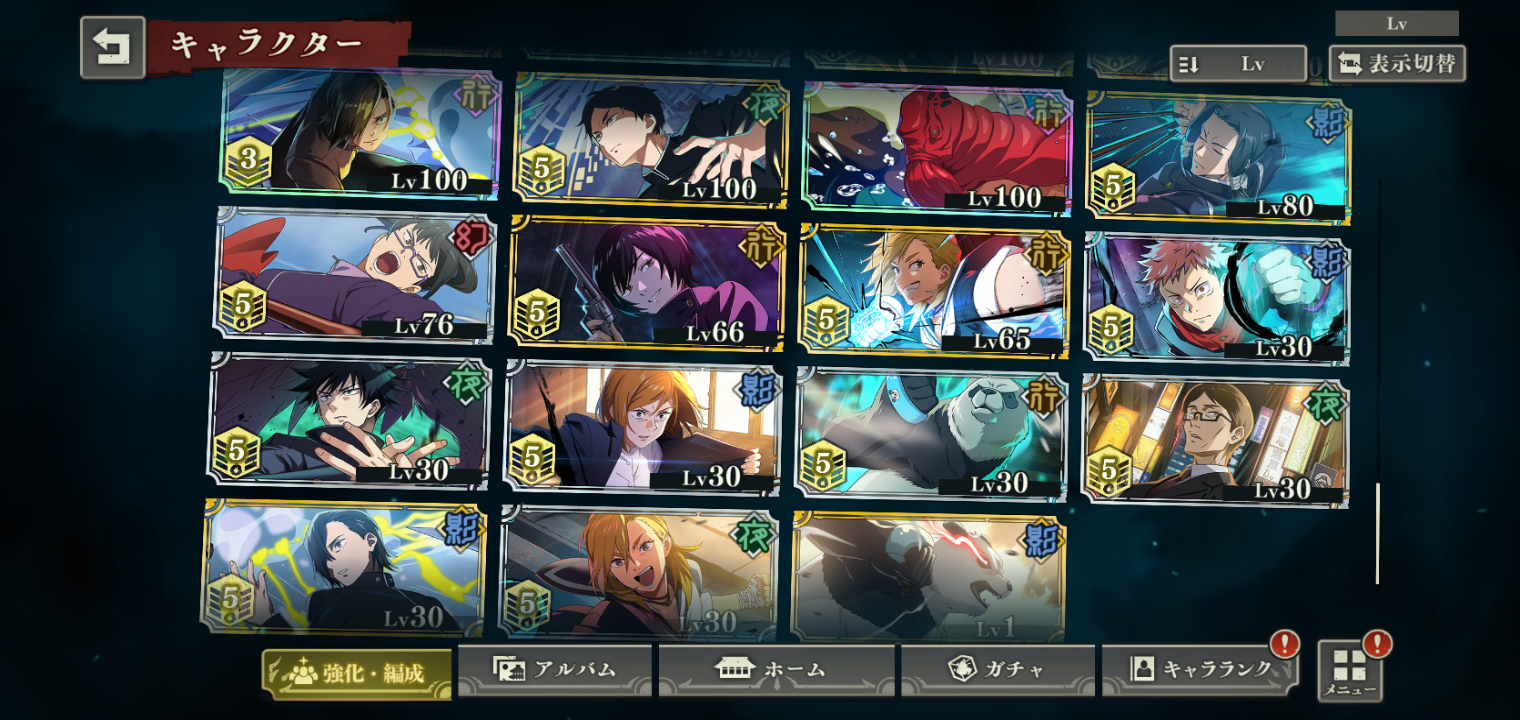Select the Lv65 blonde punching character card
Screen dimensions: 1520x720
point(934,290)
